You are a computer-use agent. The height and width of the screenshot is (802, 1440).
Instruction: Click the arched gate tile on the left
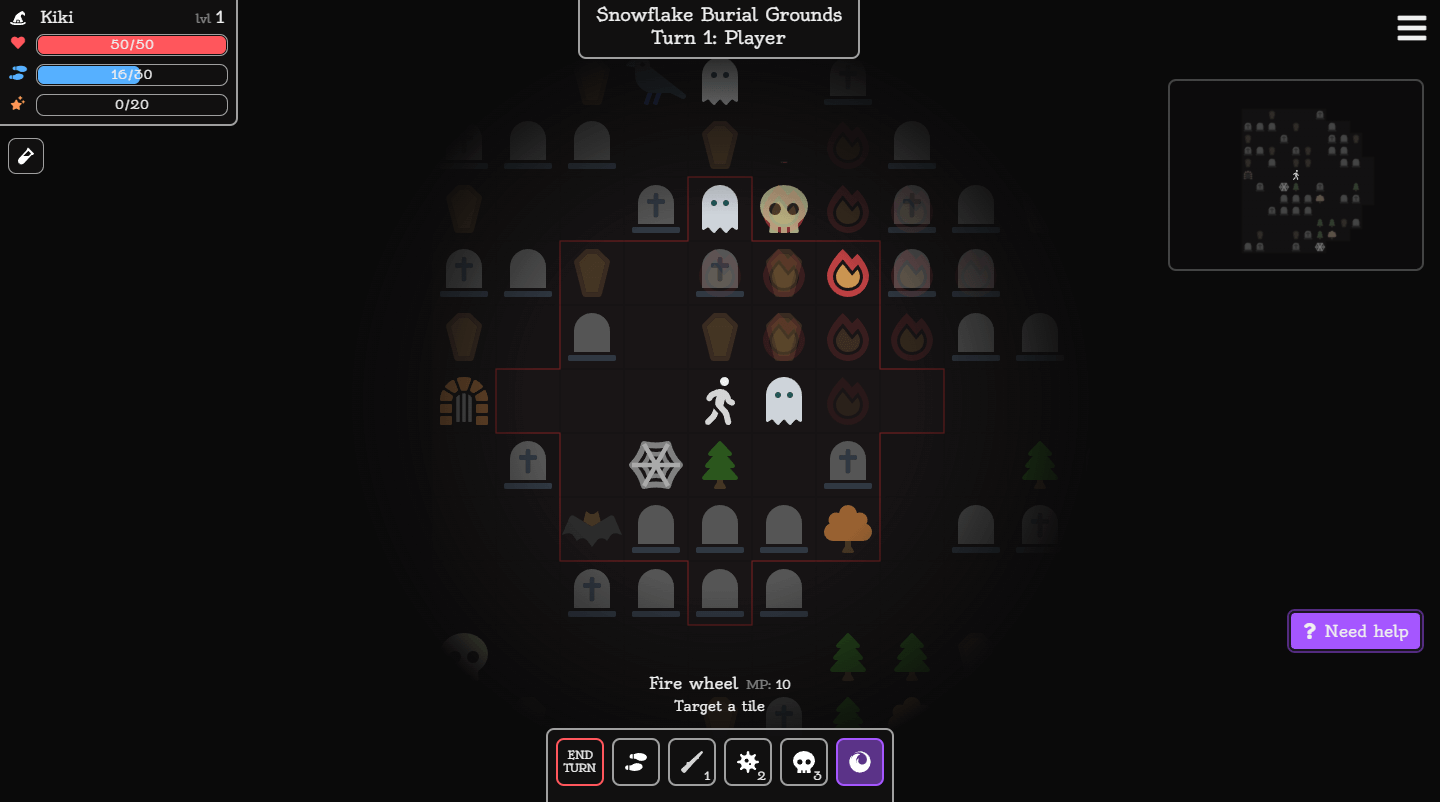tap(464, 400)
